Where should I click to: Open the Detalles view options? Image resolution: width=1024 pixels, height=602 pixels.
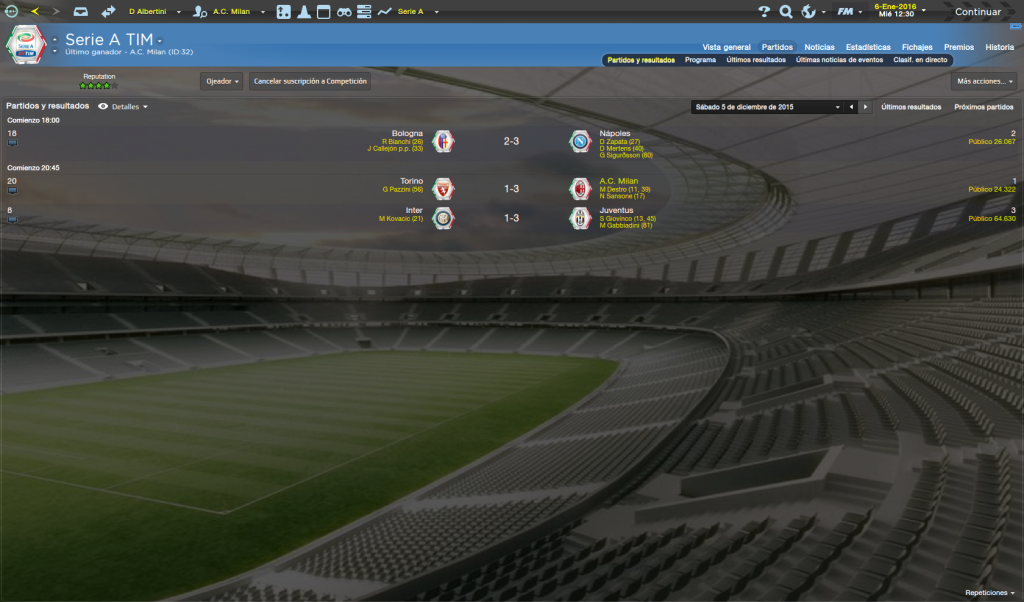(x=124, y=106)
